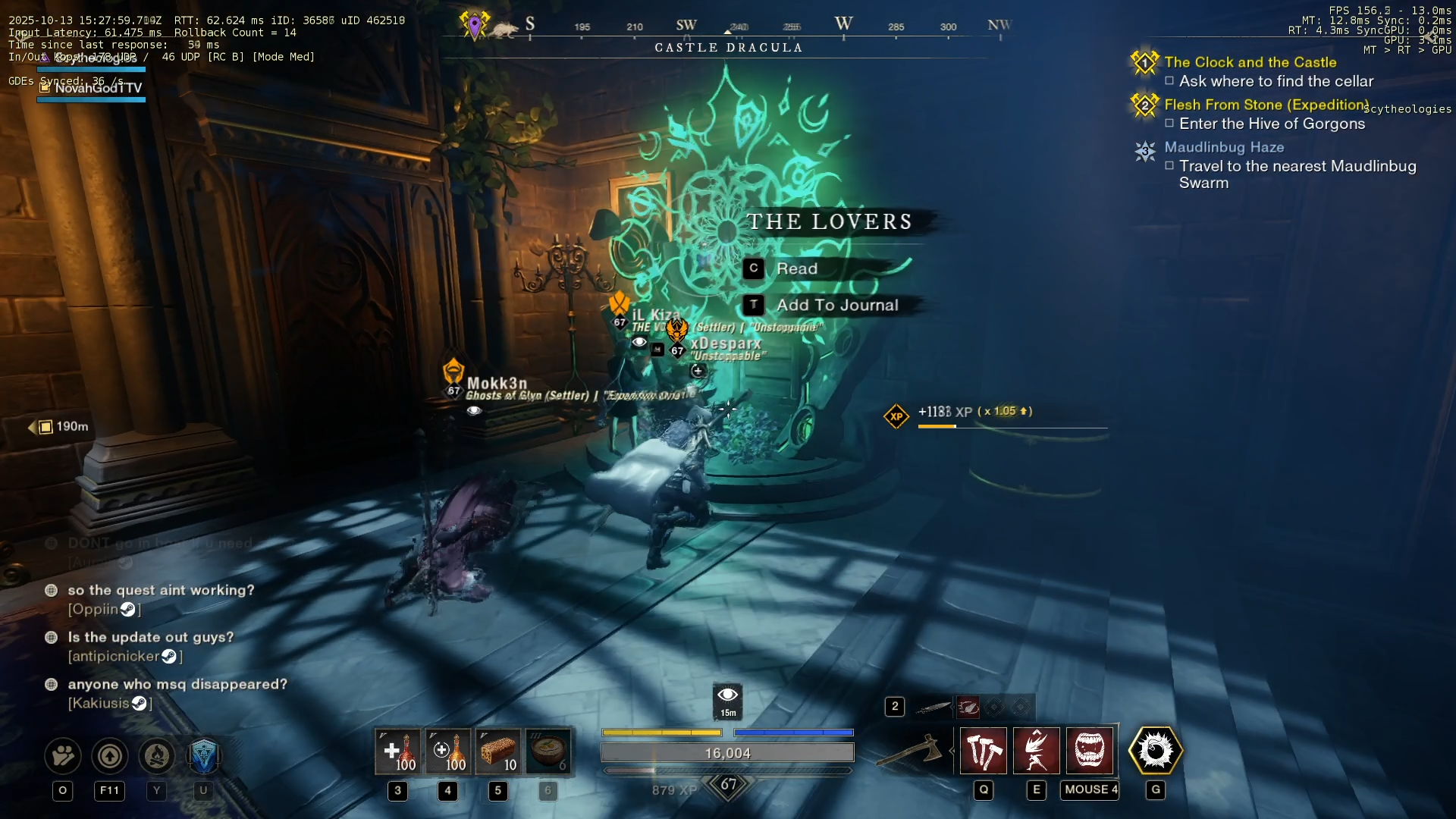This screenshot has width=1456, height=819.
Task: Use the orange regeneration potion slot
Action: (x=447, y=751)
